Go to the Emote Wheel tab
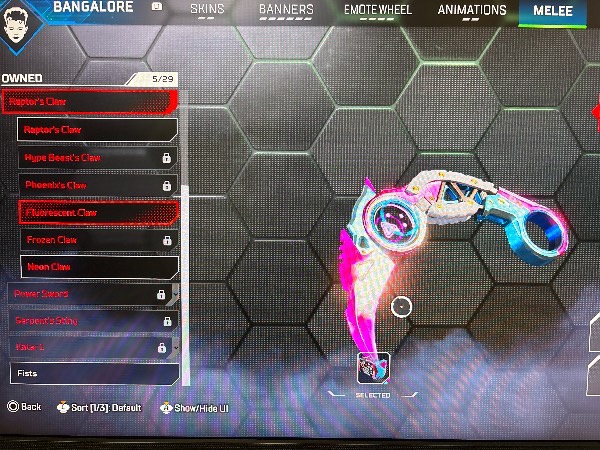 [376, 10]
